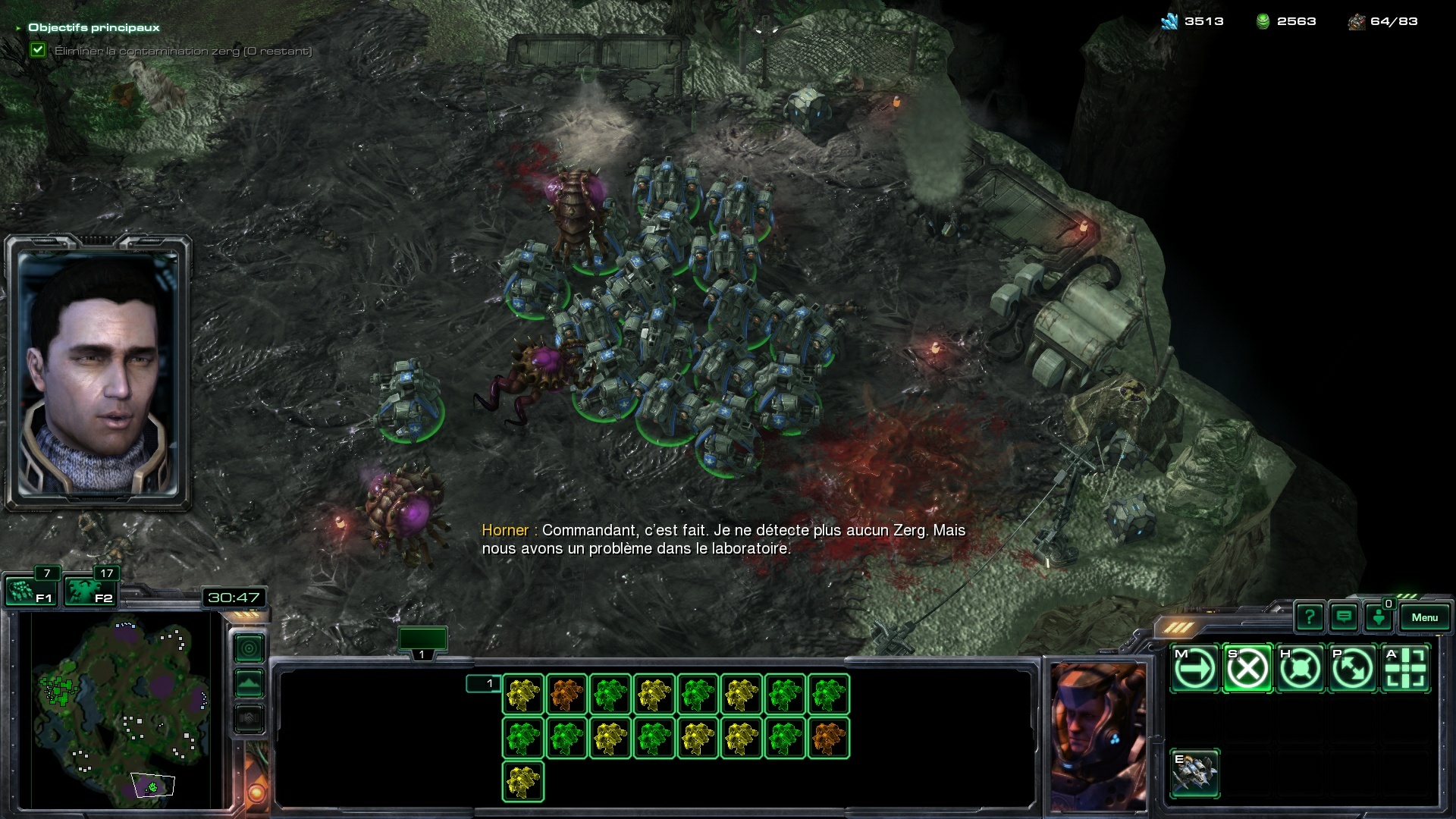
Task: Open the game Menu
Action: [x=1424, y=617]
